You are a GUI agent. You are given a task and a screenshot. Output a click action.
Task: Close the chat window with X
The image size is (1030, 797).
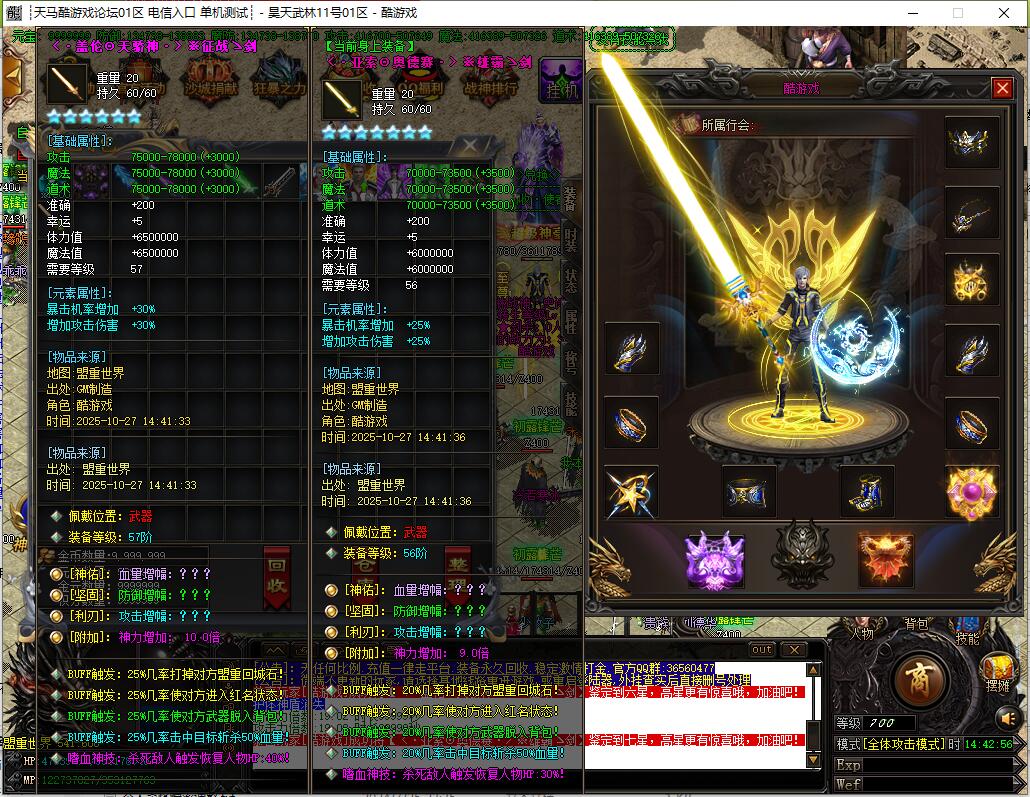point(793,649)
